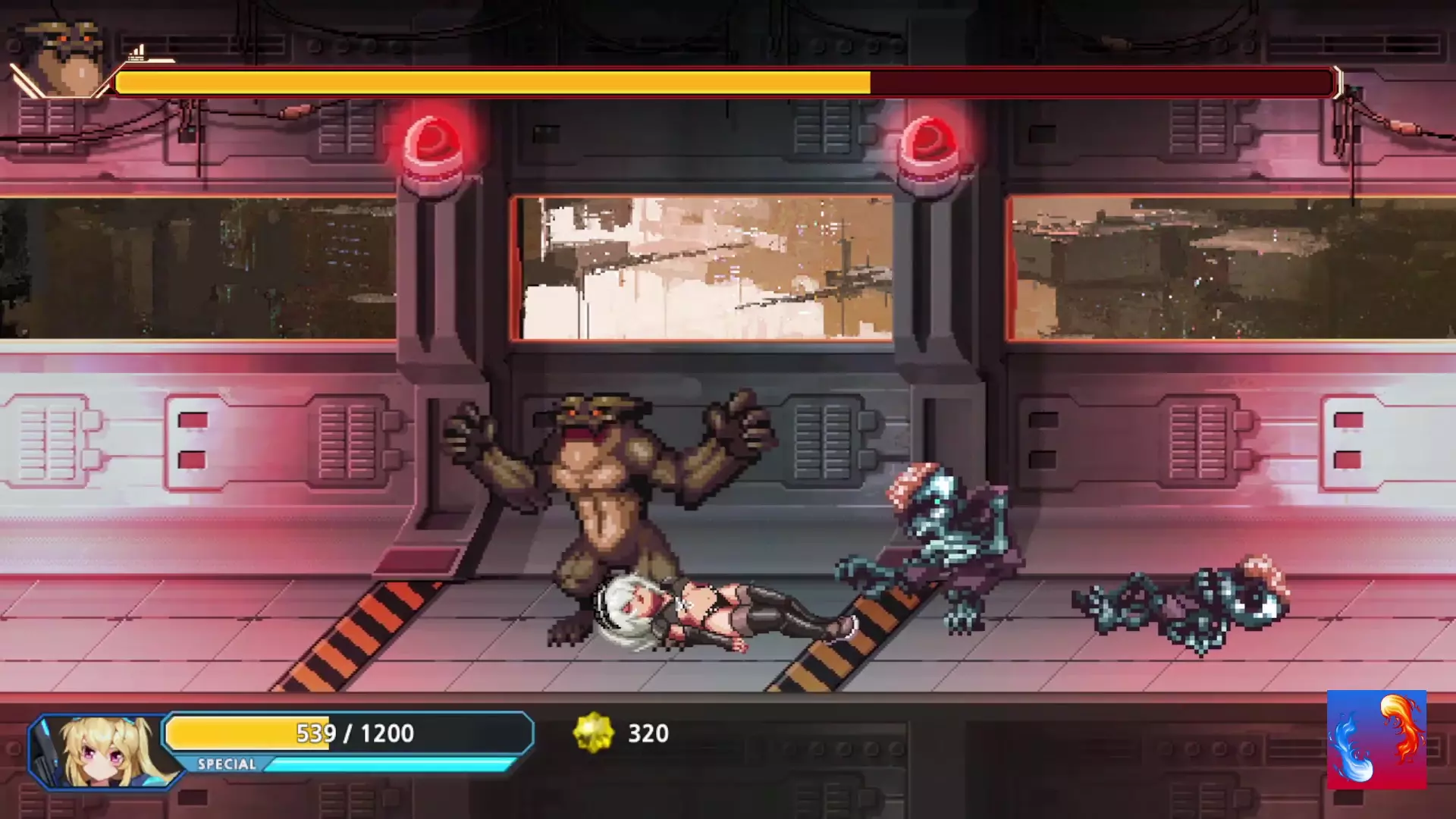Open the fire and water watermark logo
This screenshot has width=1456, height=819.
pyautogui.click(x=1376, y=739)
